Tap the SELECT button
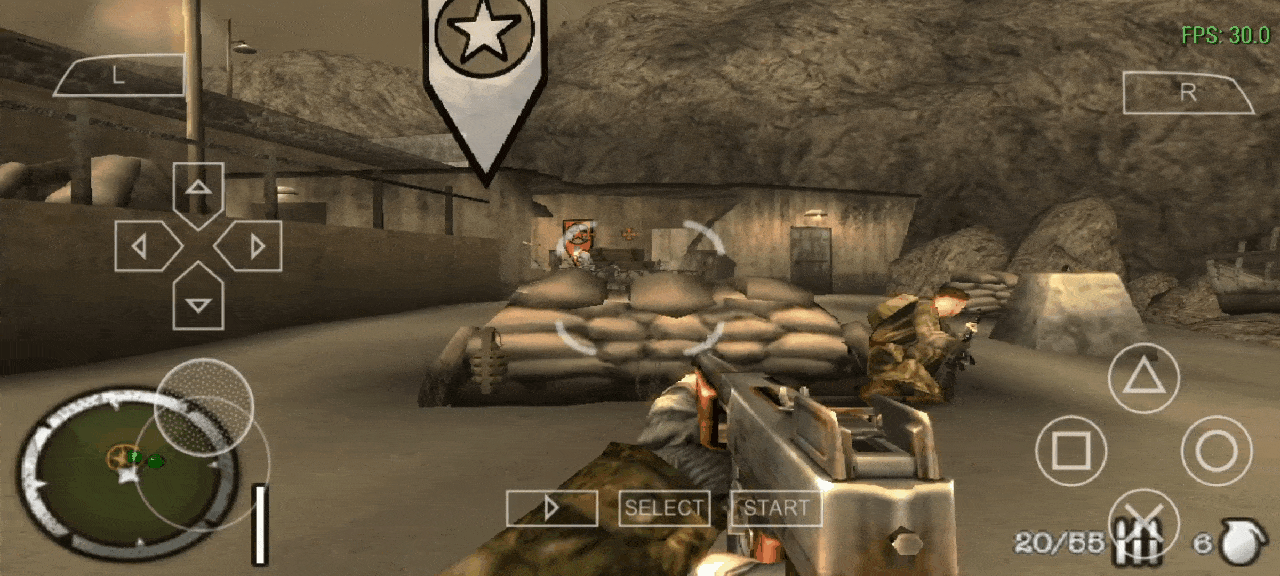 coord(664,509)
